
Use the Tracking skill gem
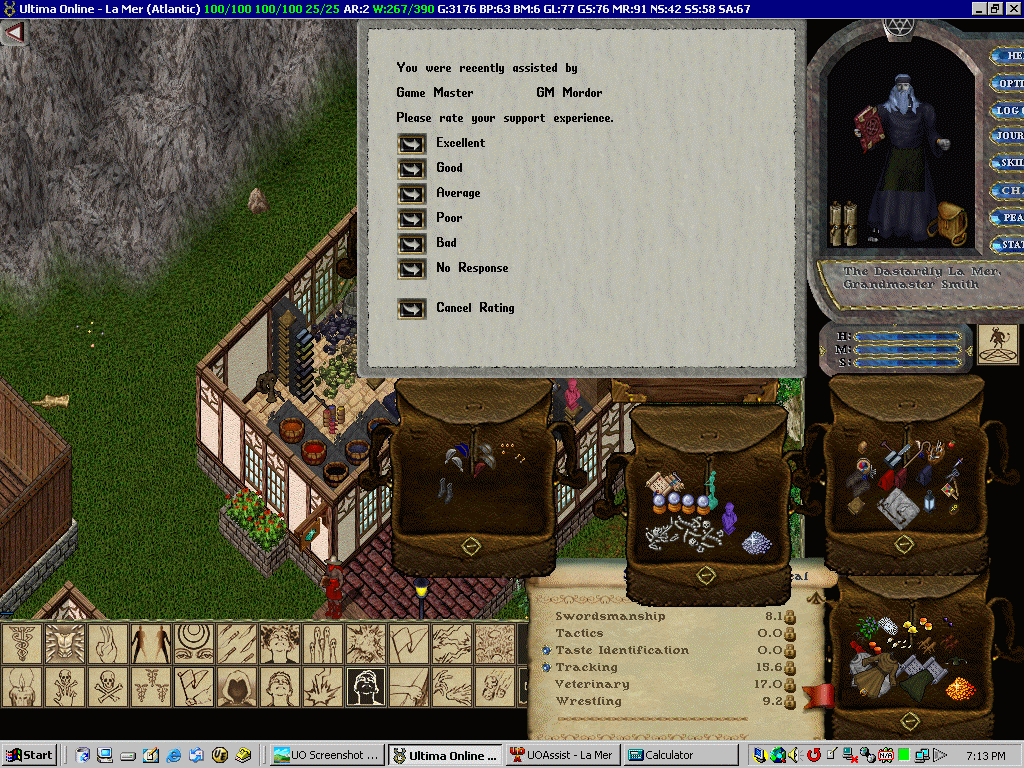[547, 667]
